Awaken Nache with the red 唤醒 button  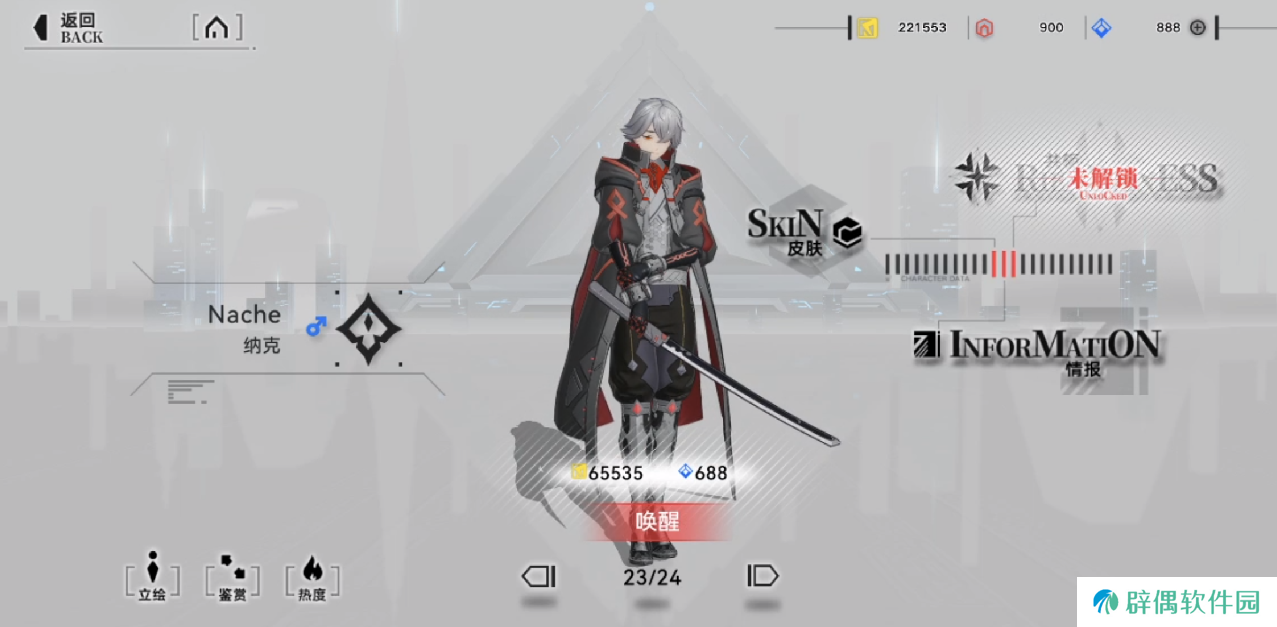pyautogui.click(x=657, y=521)
